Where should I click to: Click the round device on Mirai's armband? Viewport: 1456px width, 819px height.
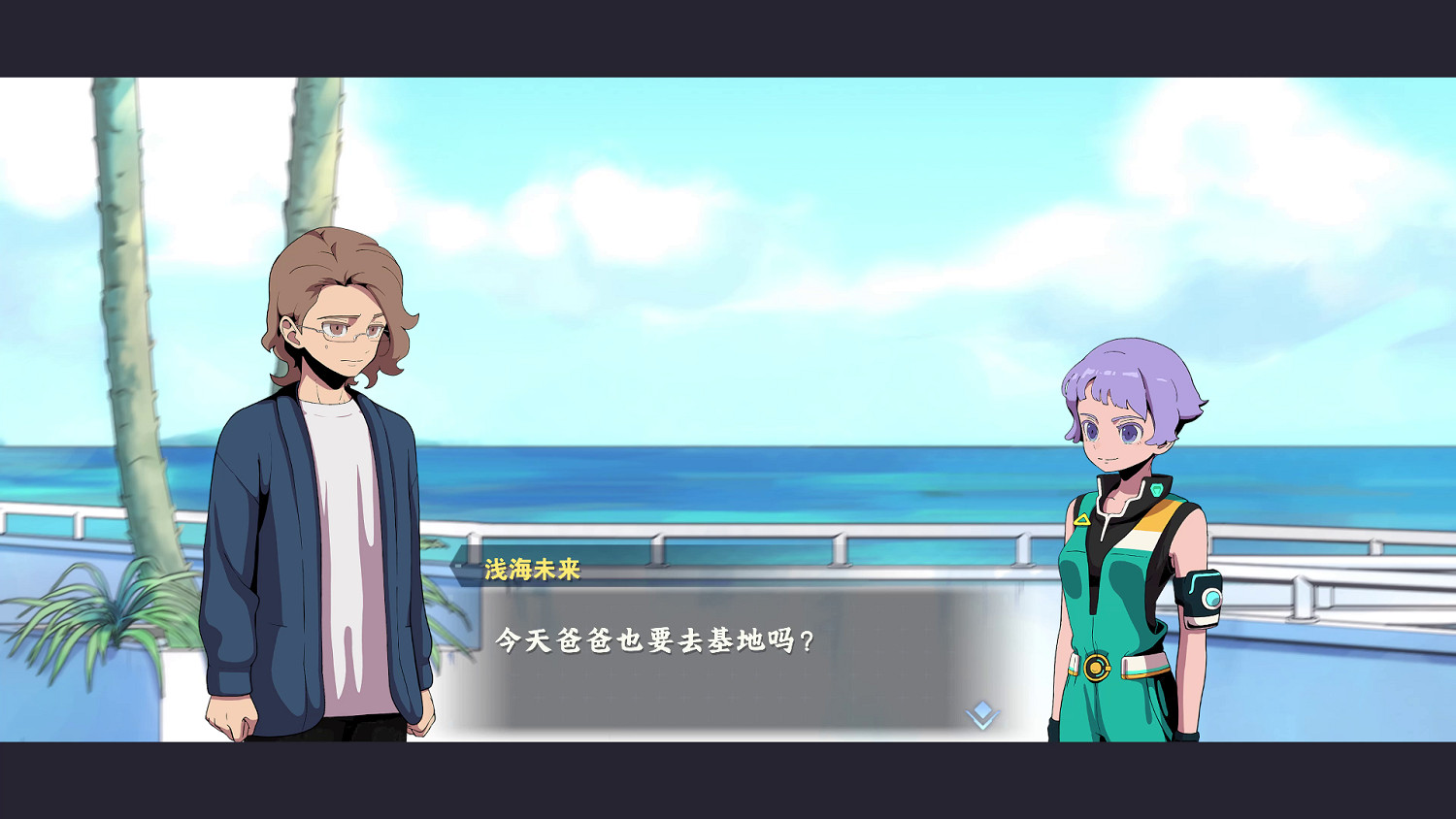pyautogui.click(x=1210, y=596)
